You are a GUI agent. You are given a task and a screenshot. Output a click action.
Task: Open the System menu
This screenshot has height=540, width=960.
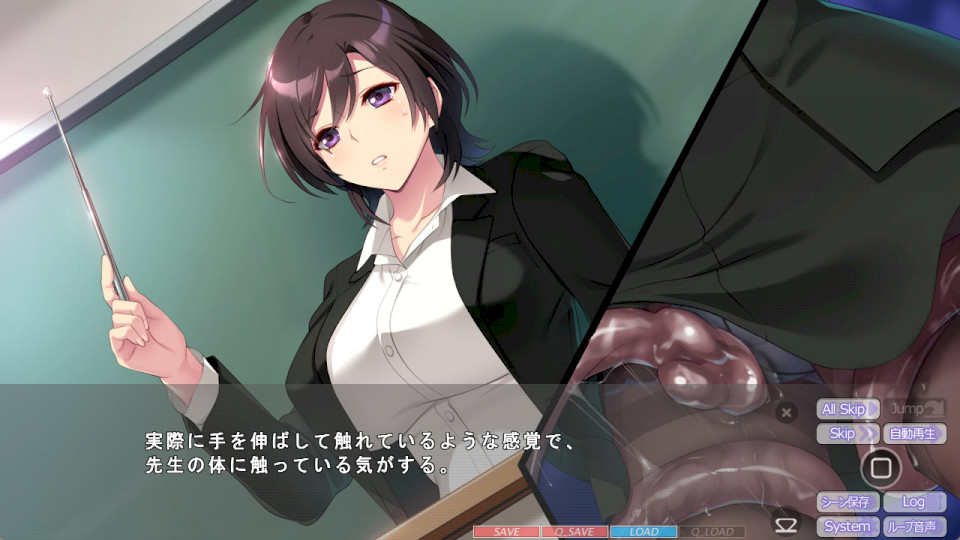[848, 526]
